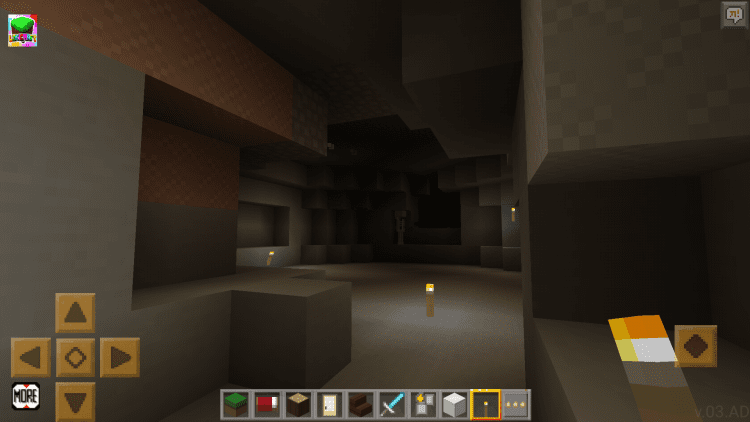
Task: Select the wooden stairs hotbar slot
Action: 360,404
